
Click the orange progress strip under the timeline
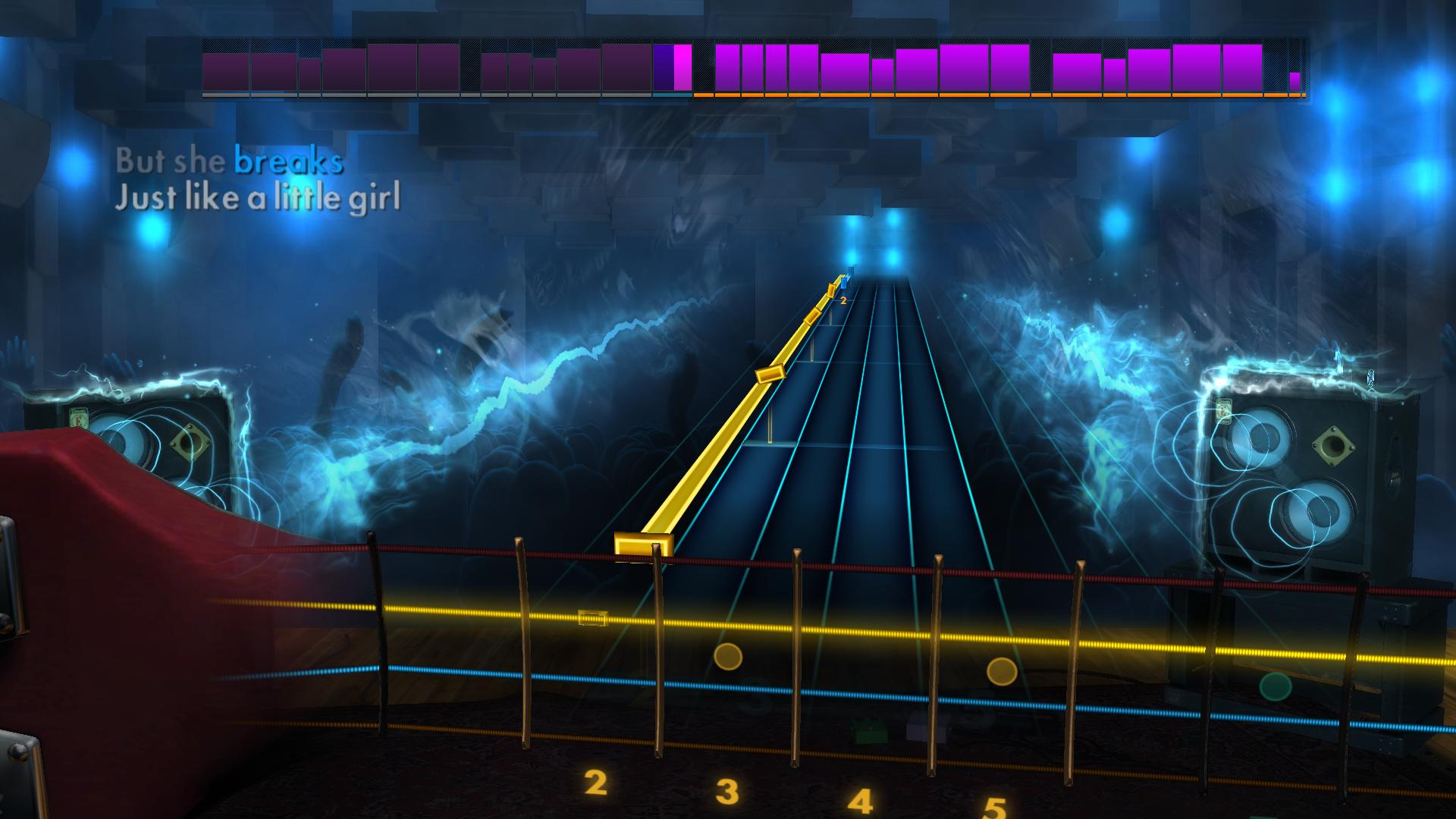(x=986, y=96)
